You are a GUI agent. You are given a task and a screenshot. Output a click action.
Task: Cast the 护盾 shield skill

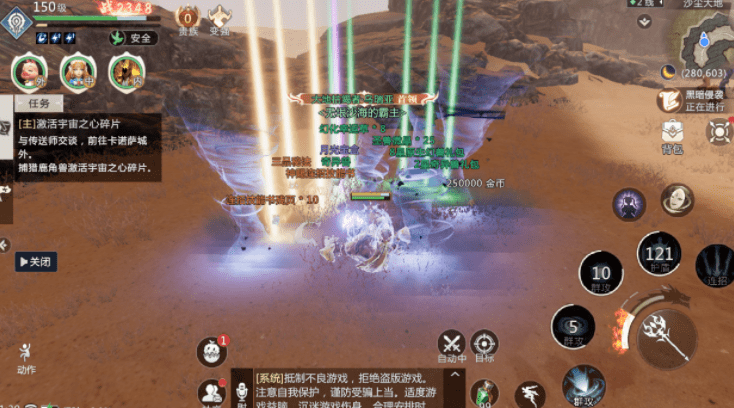(x=658, y=253)
